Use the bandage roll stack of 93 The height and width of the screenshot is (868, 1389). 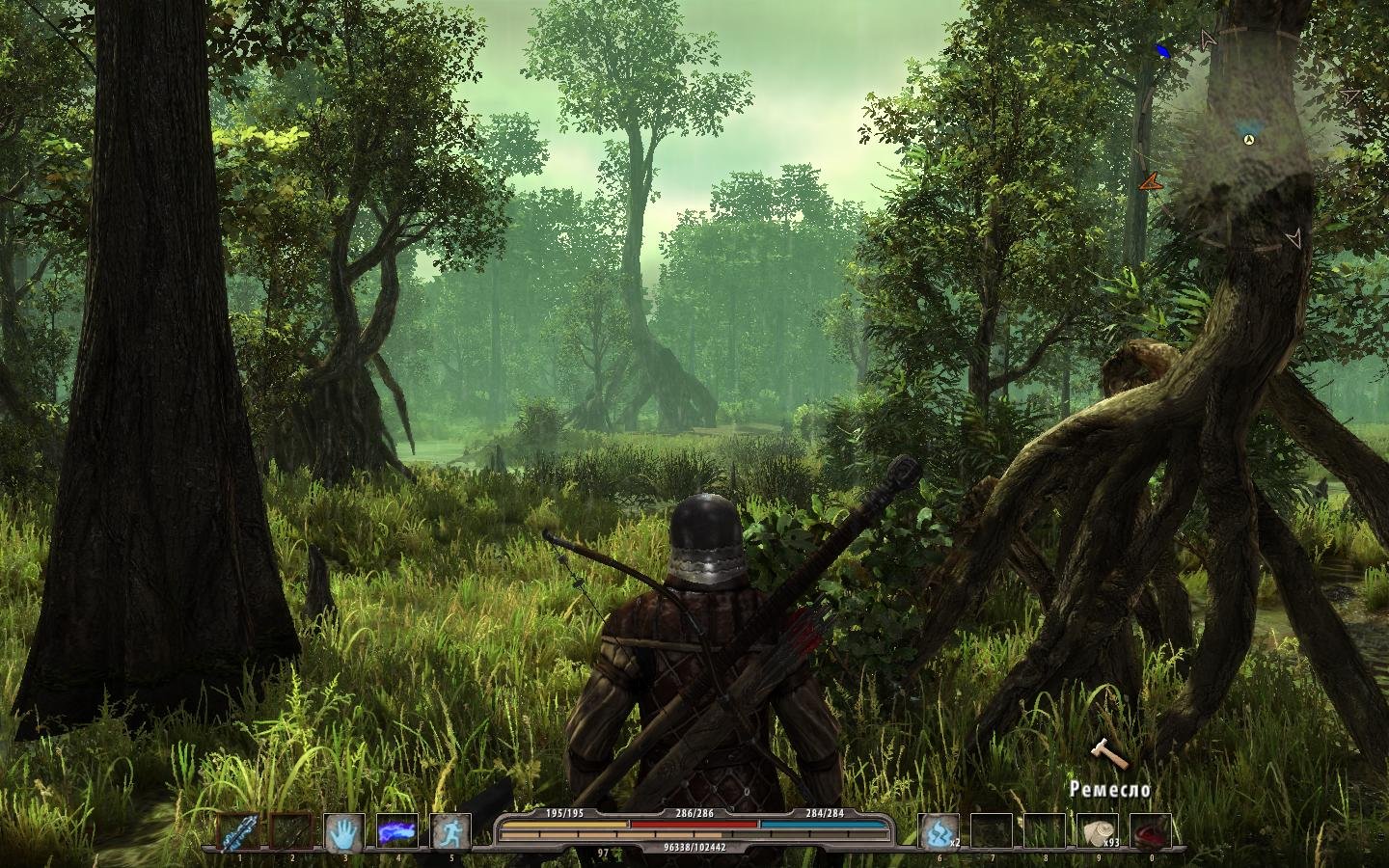click(x=1098, y=831)
